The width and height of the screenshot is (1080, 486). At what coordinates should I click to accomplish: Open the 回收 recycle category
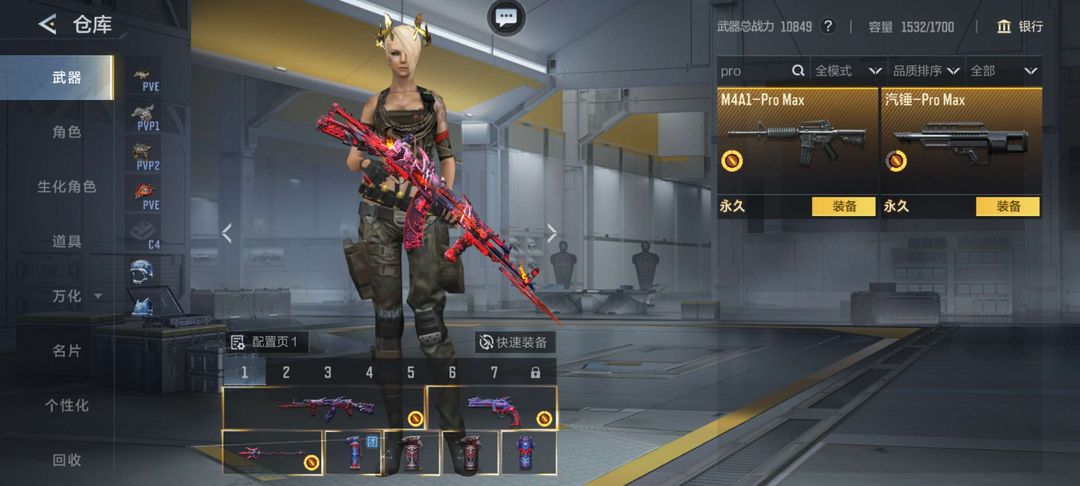click(66, 460)
